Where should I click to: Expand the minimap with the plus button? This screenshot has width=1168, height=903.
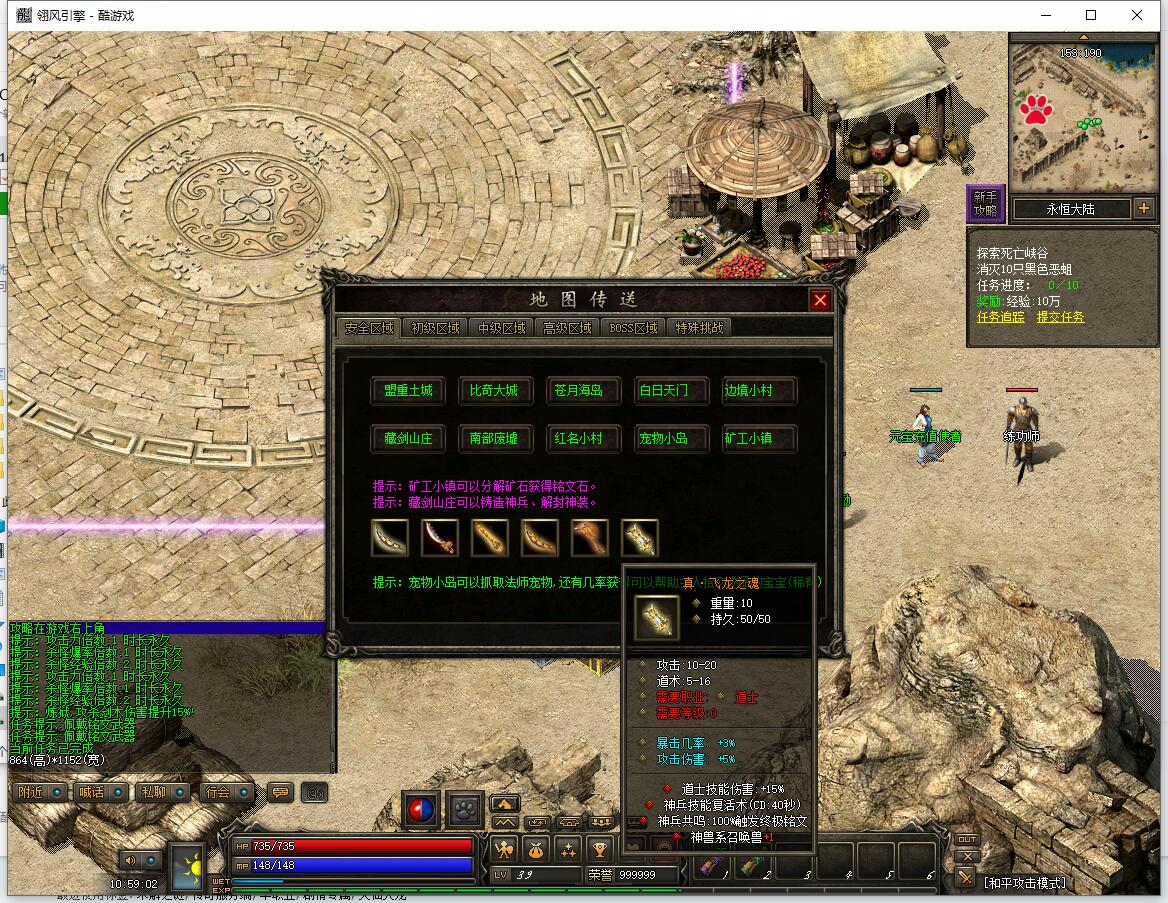coord(1144,208)
